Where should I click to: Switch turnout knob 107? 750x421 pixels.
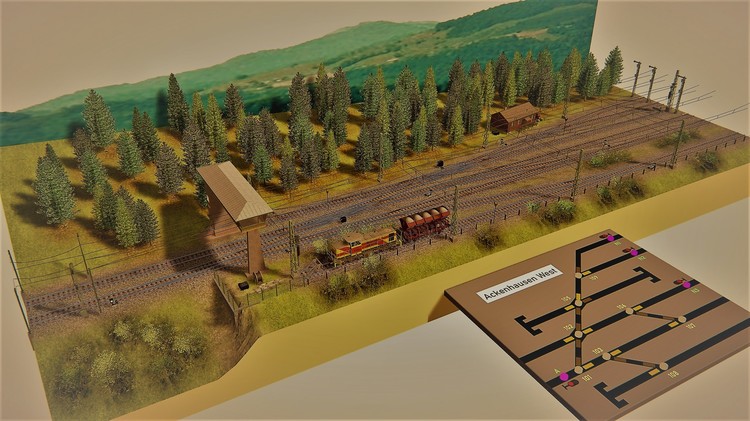(682, 320)
